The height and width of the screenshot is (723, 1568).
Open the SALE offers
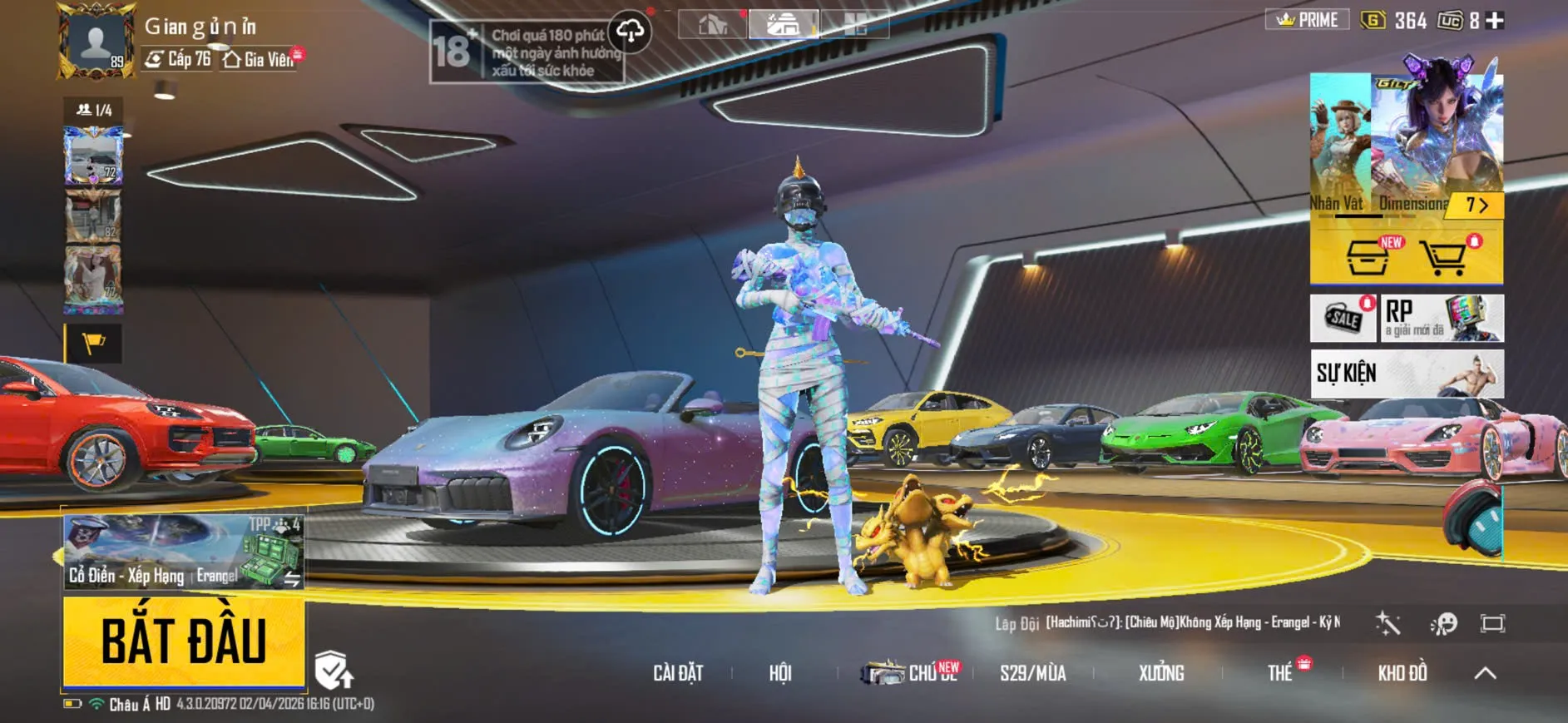point(1343,318)
